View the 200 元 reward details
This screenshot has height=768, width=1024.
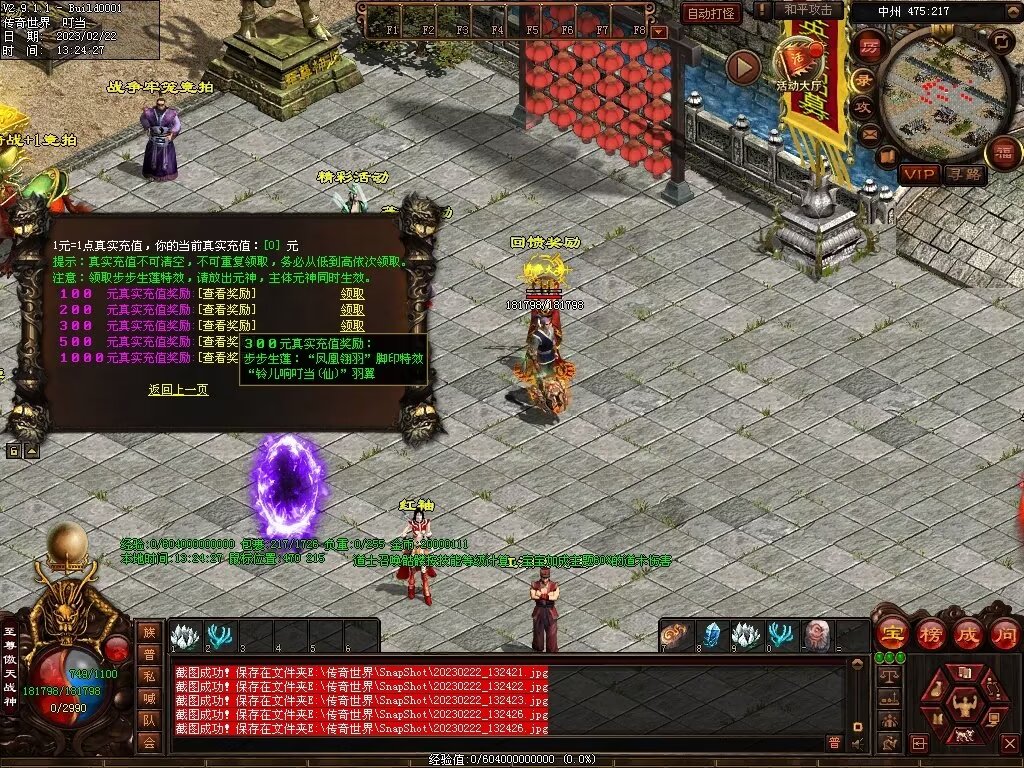pyautogui.click(x=227, y=310)
